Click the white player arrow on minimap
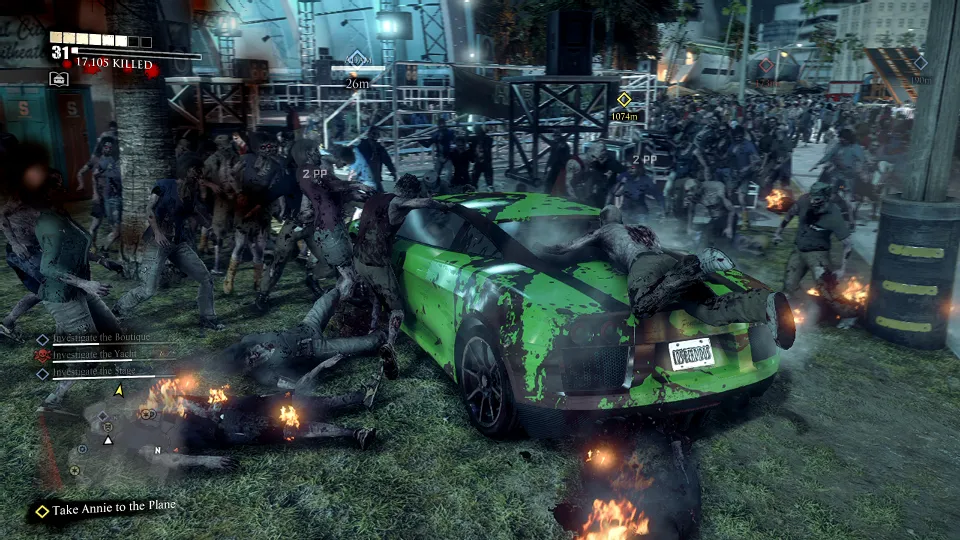The image size is (960, 540). [x=108, y=439]
